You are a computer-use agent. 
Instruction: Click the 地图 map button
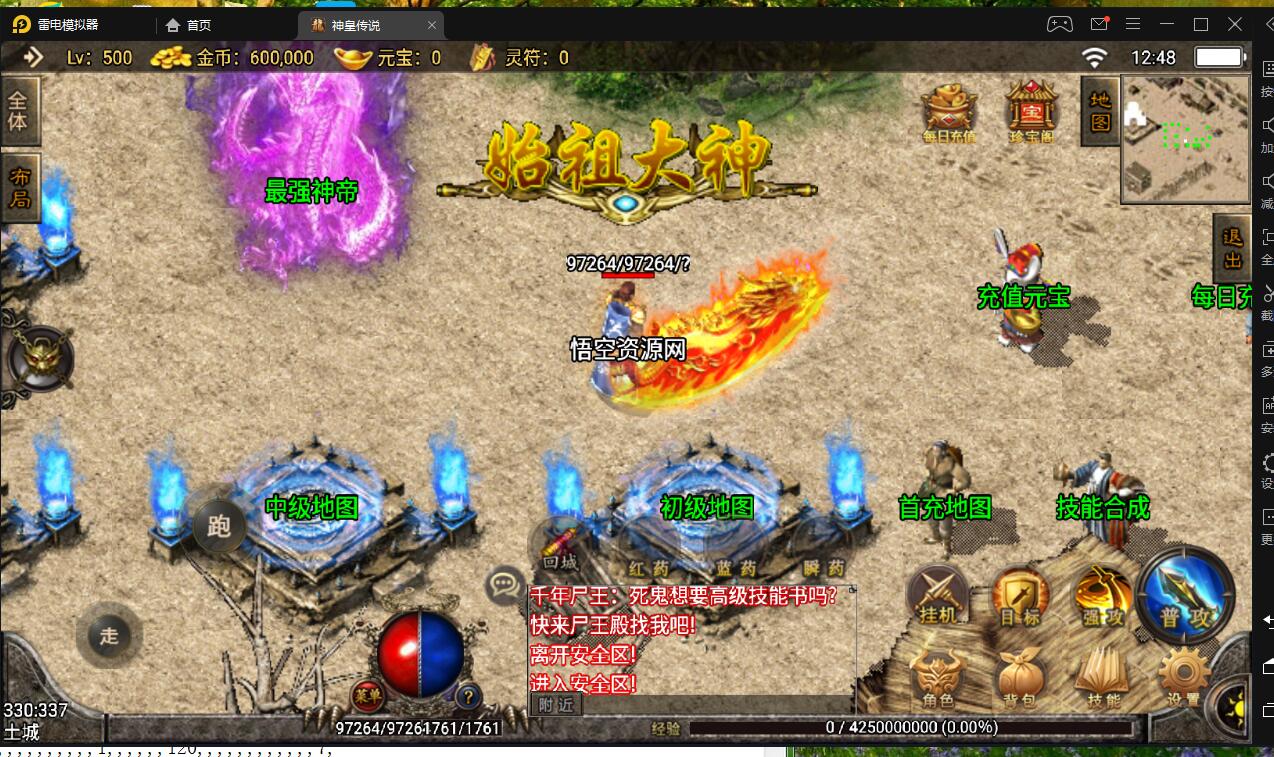[x=1100, y=110]
